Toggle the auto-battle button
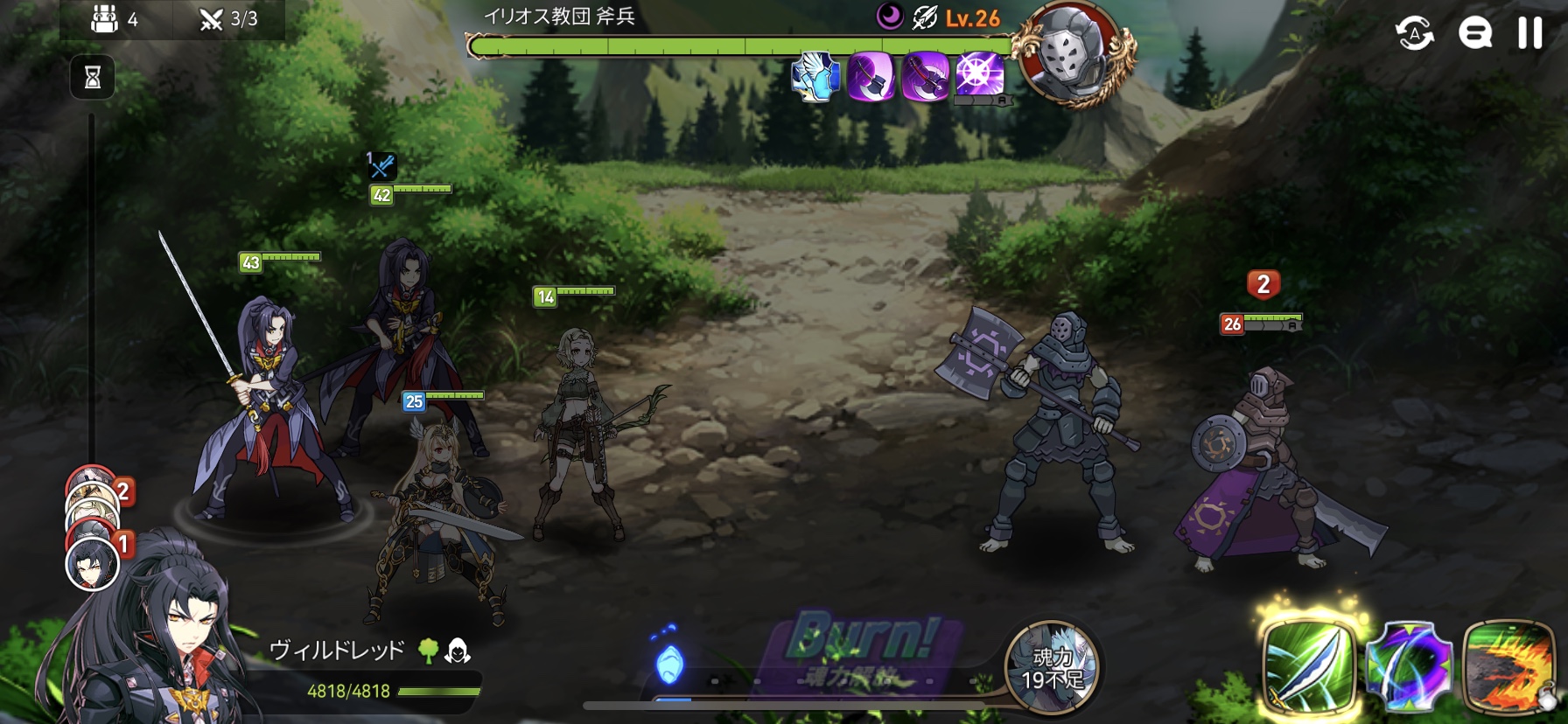1568x724 pixels. (x=1414, y=34)
